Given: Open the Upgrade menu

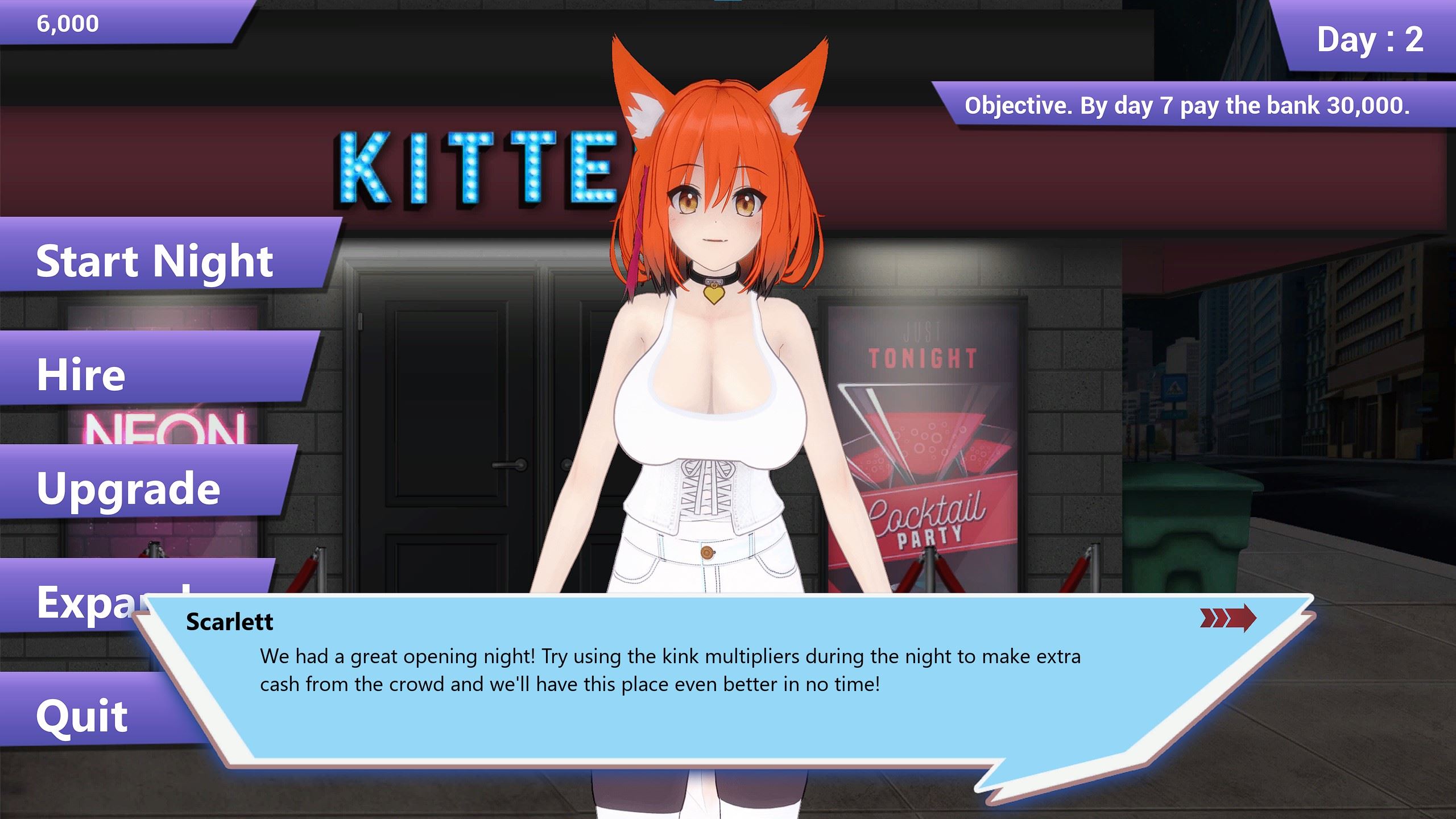Looking at the screenshot, I should pyautogui.click(x=129, y=488).
